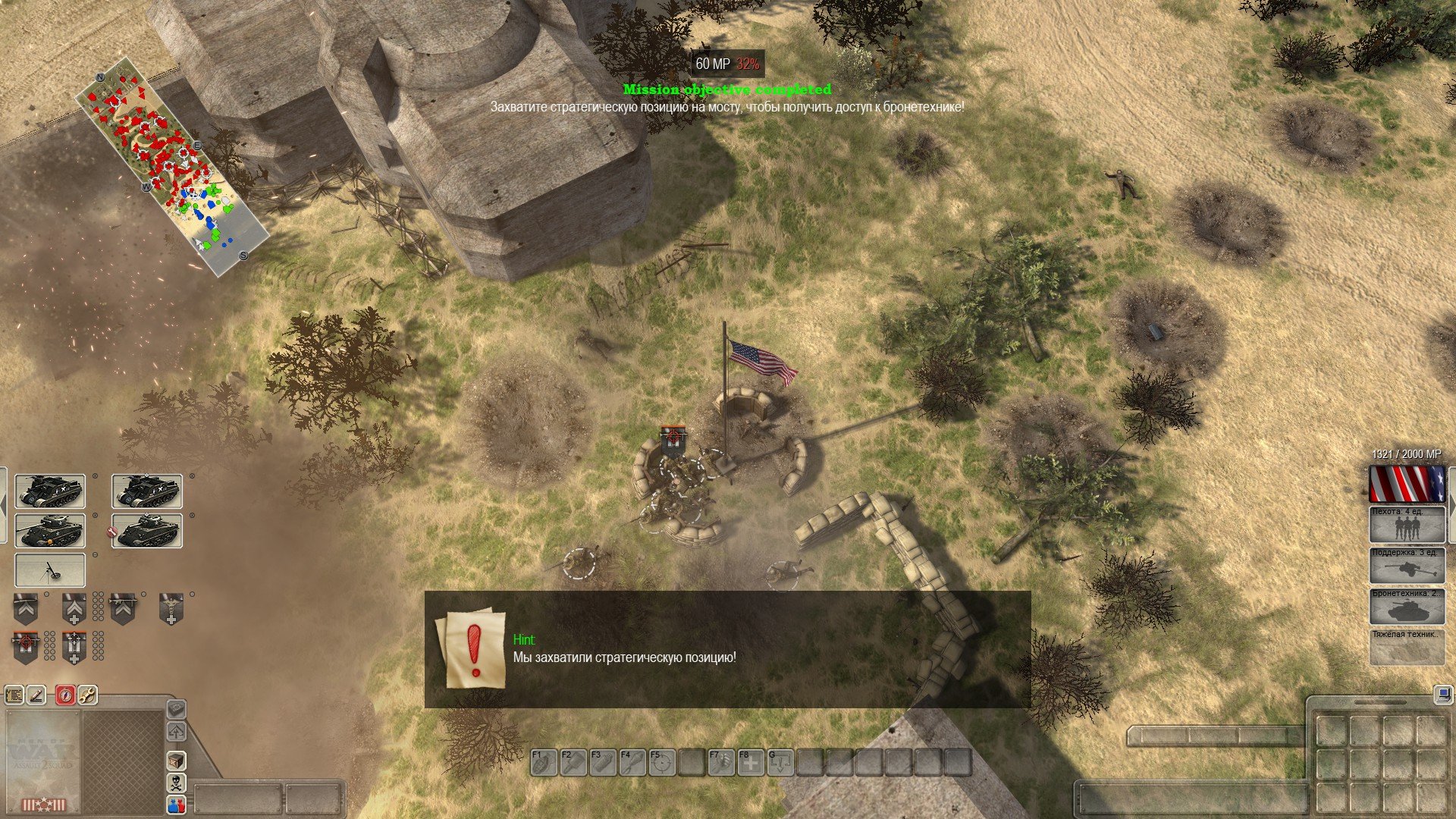
Task: Click the American flag faction banner
Action: 1407,484
